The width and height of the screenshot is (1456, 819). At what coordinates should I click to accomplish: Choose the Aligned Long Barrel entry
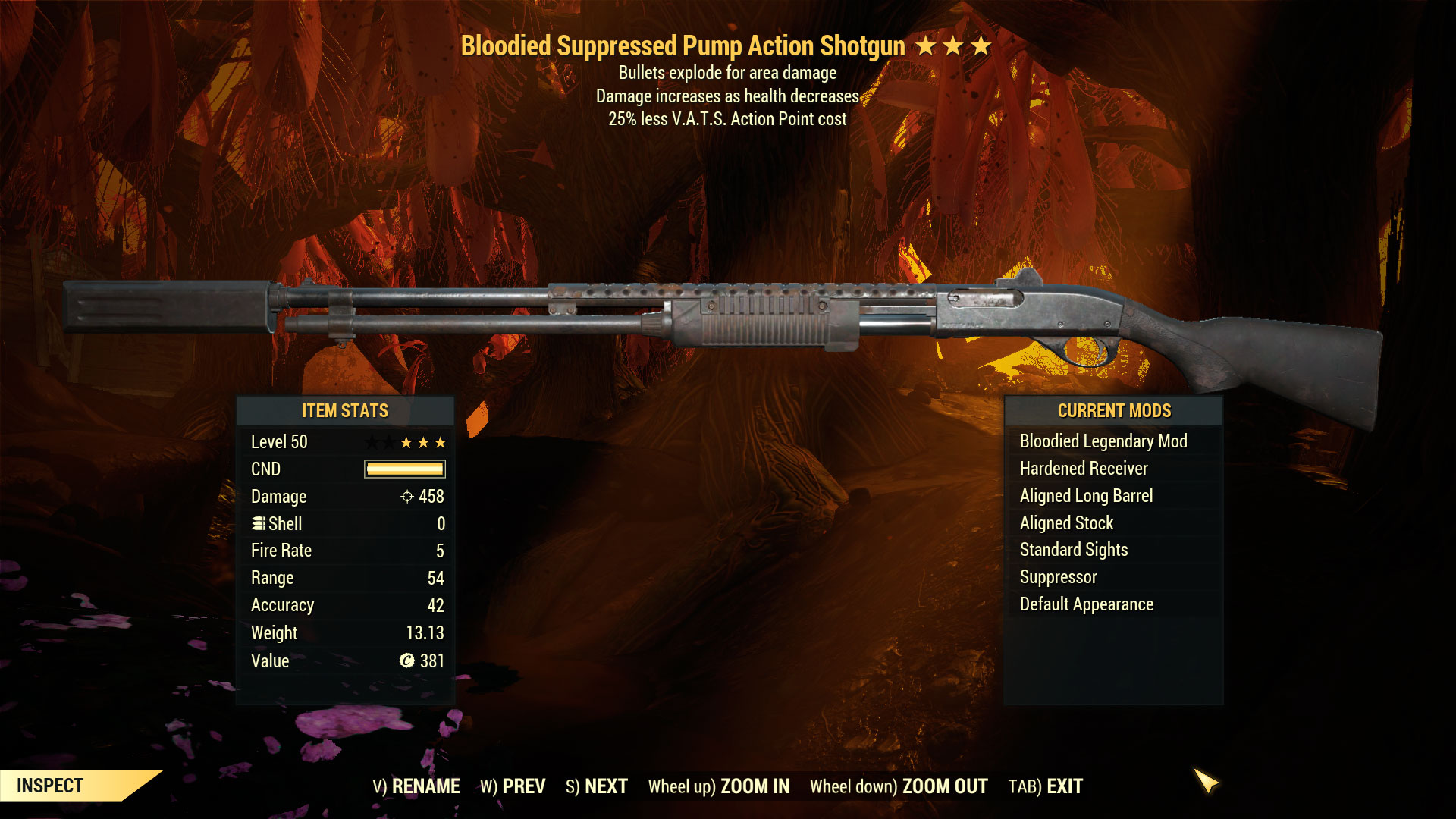[1086, 496]
